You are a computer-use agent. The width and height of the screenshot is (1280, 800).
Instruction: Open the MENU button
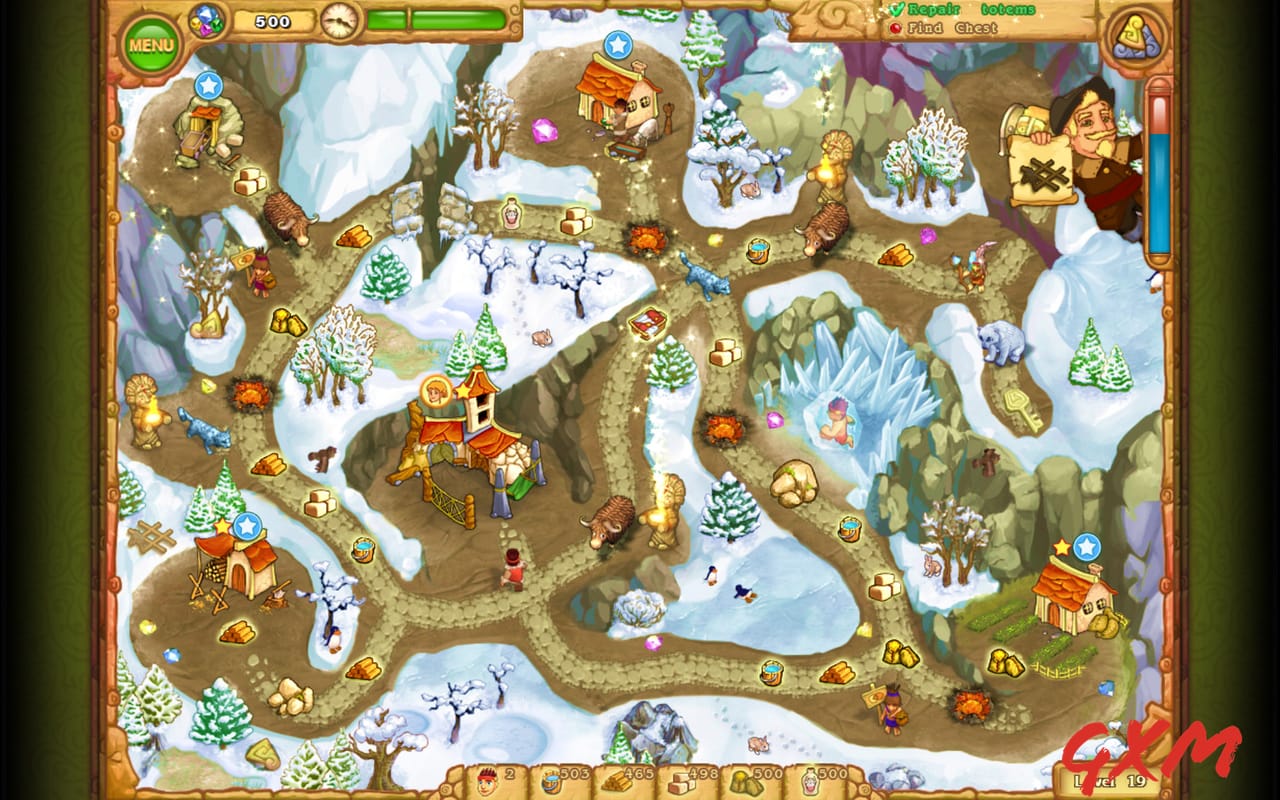click(x=151, y=43)
